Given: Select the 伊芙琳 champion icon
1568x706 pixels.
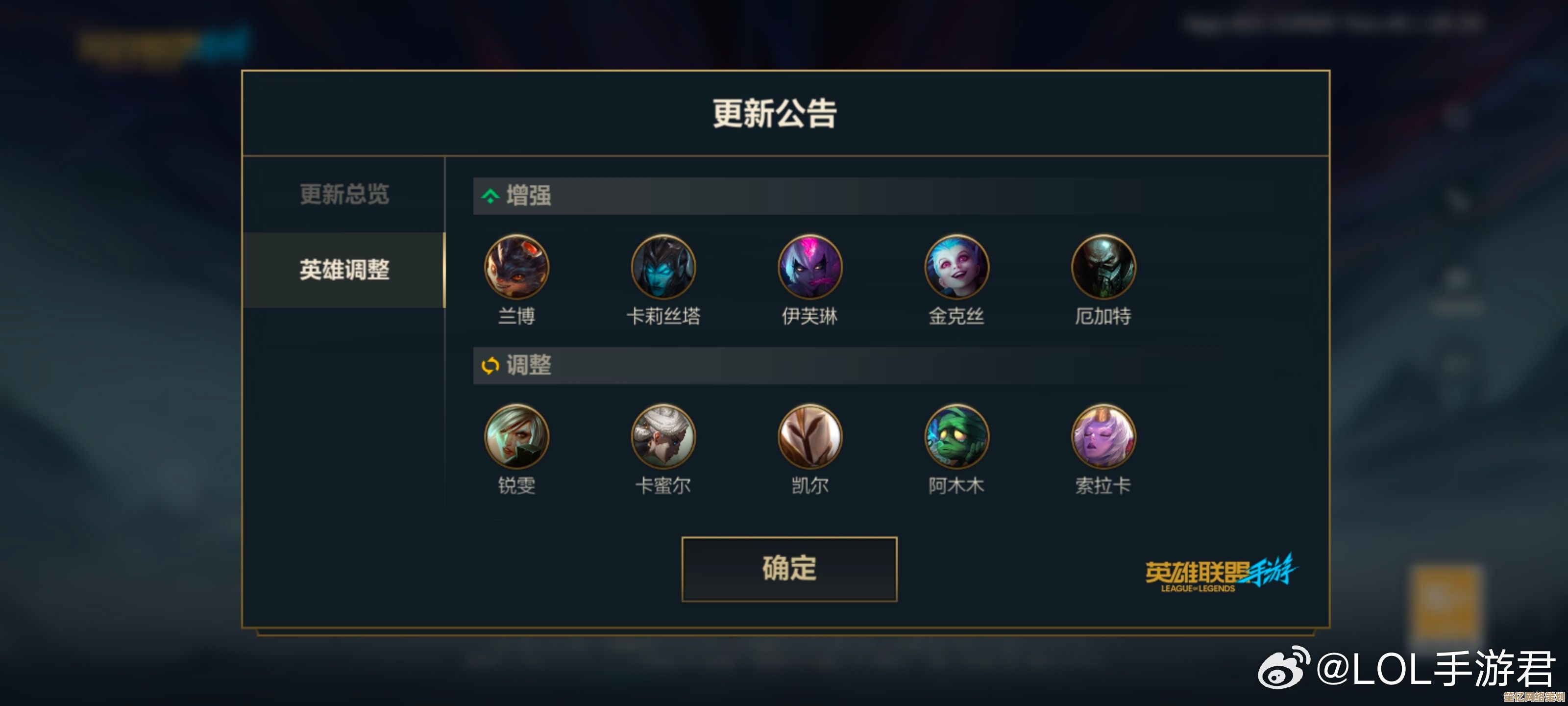Looking at the screenshot, I should [810, 267].
